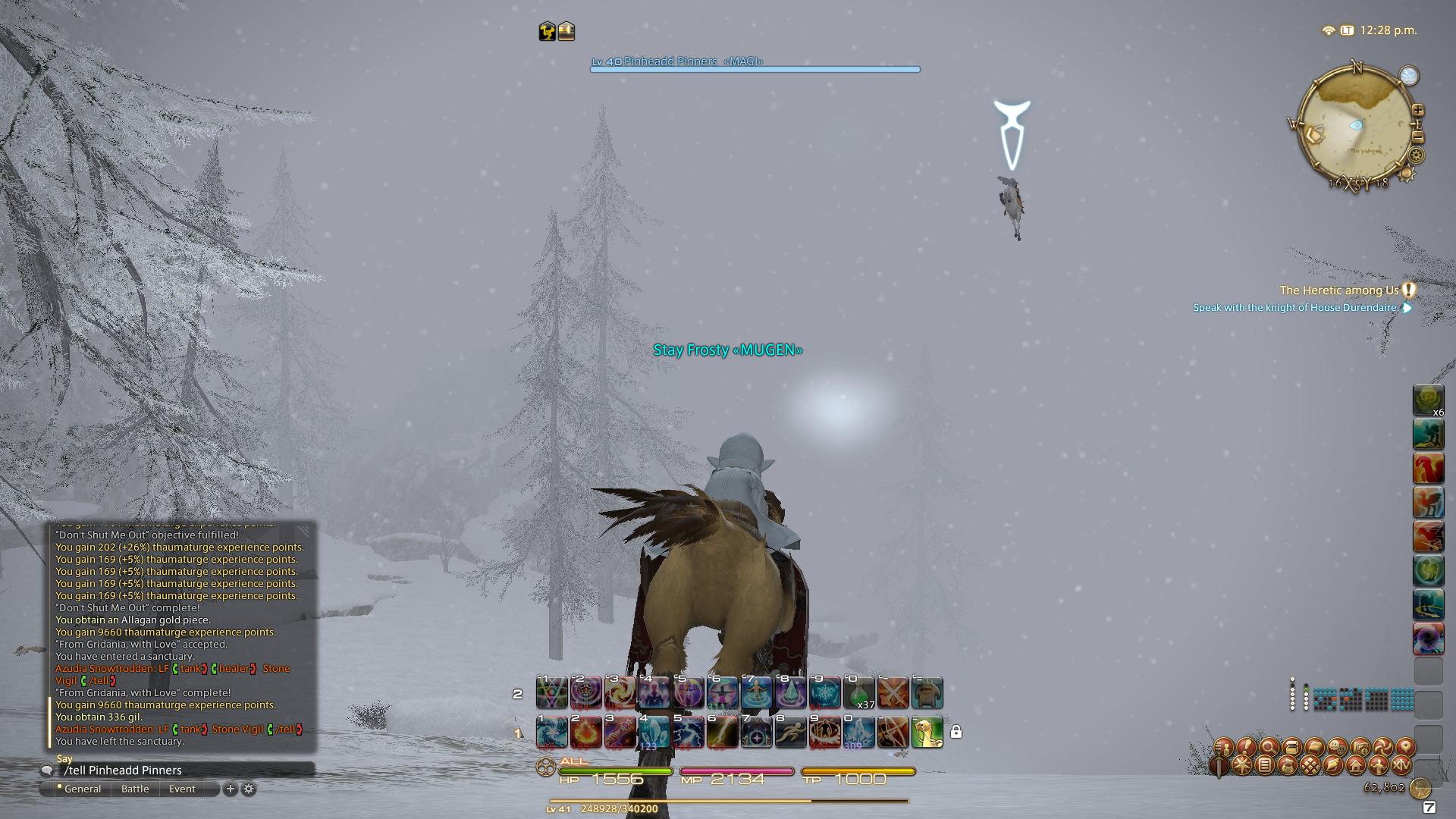Select quest link The Heretic among Us
Viewport: 1456px width, 819px height.
(x=1338, y=290)
